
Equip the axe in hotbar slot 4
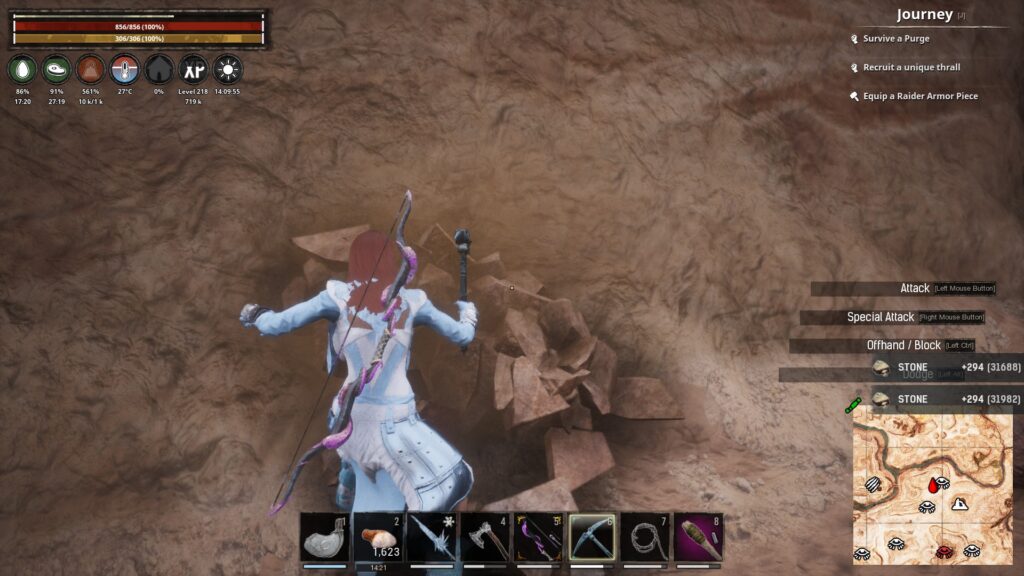click(x=486, y=538)
